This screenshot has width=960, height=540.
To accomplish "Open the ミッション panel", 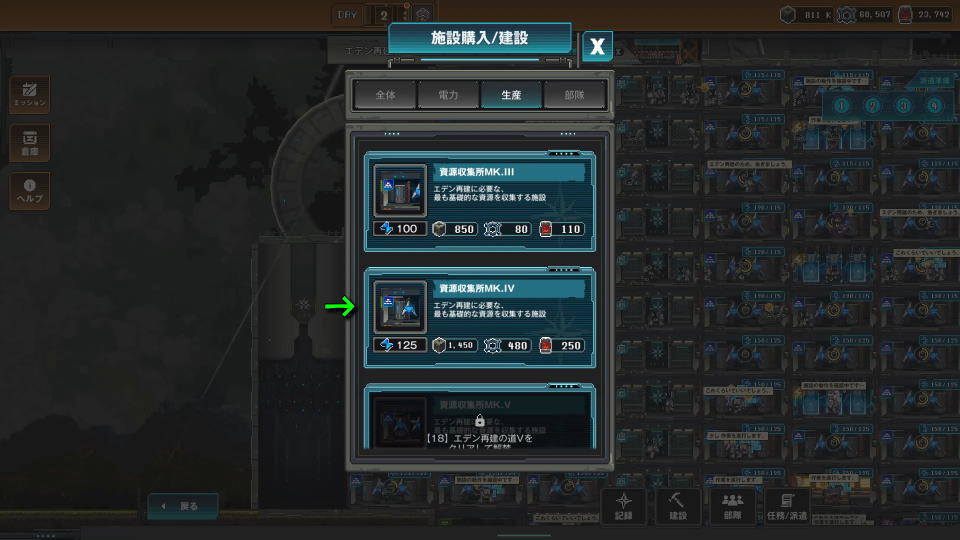I will [x=29, y=94].
